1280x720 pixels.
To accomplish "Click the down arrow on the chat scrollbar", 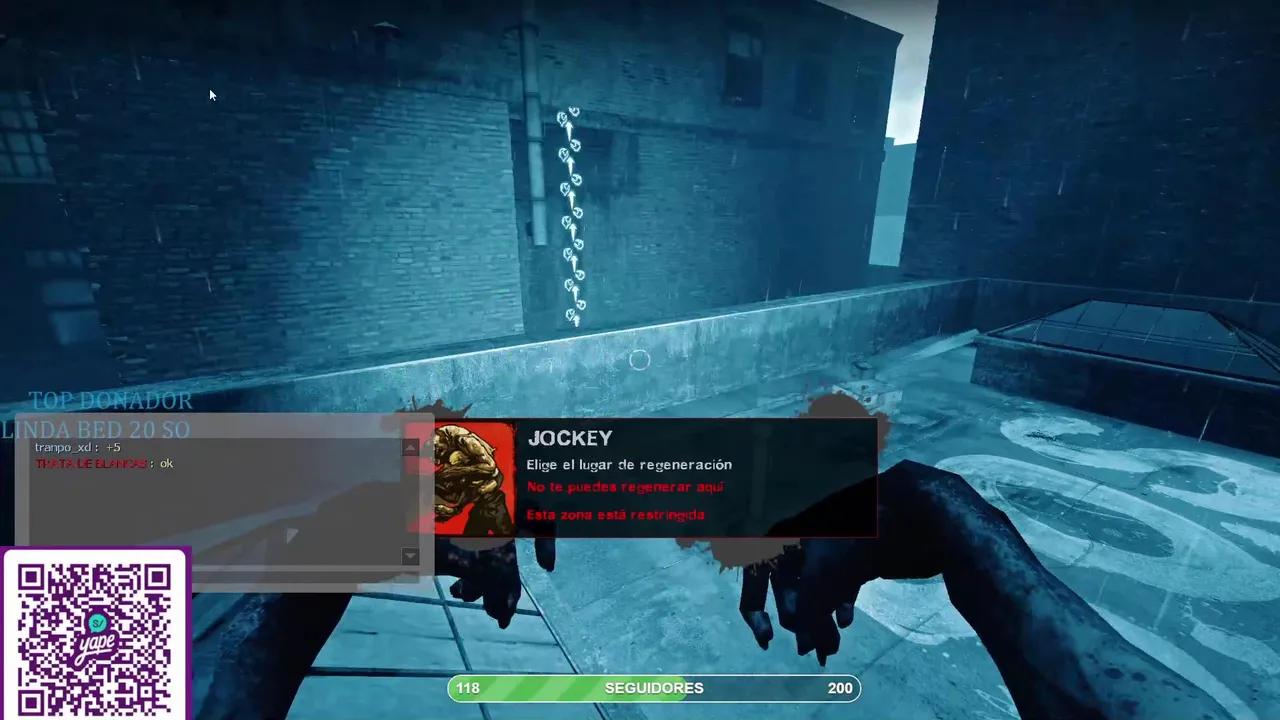I will tap(410, 557).
